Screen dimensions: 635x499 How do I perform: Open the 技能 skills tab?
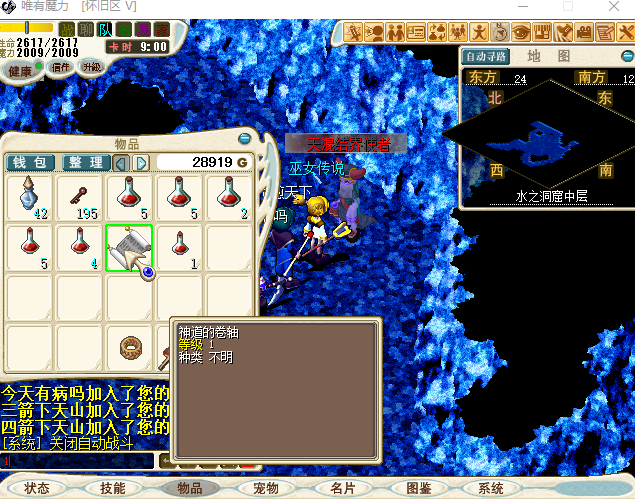click(x=112, y=488)
